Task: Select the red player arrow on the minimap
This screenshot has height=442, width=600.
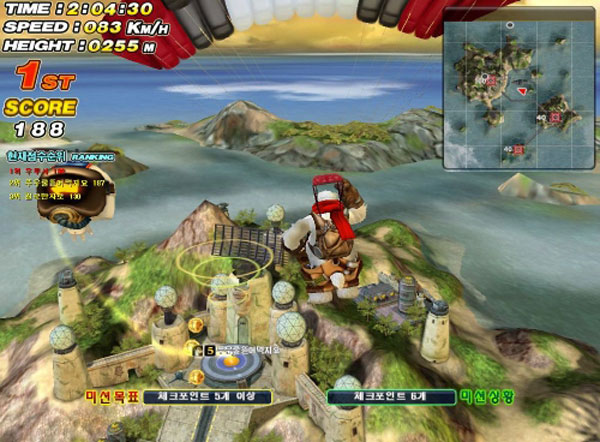Action: pos(522,92)
